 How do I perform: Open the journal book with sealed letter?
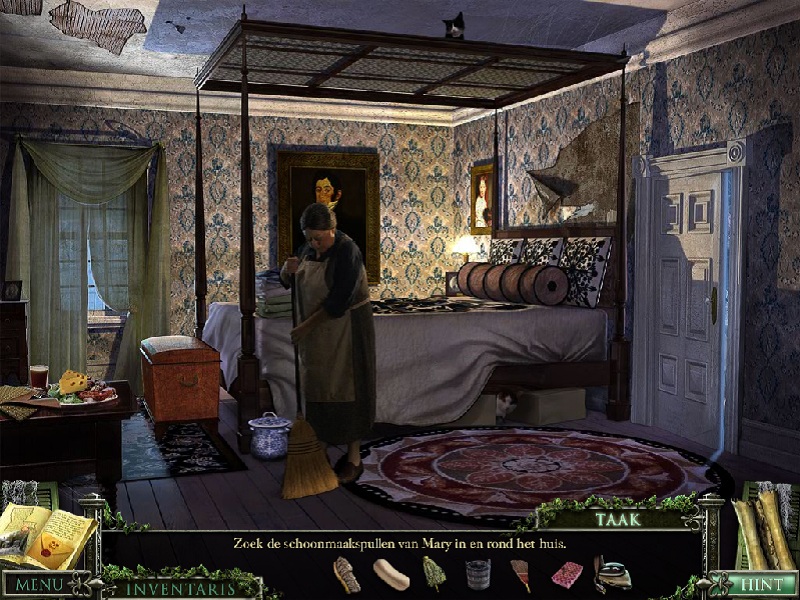(x=45, y=538)
